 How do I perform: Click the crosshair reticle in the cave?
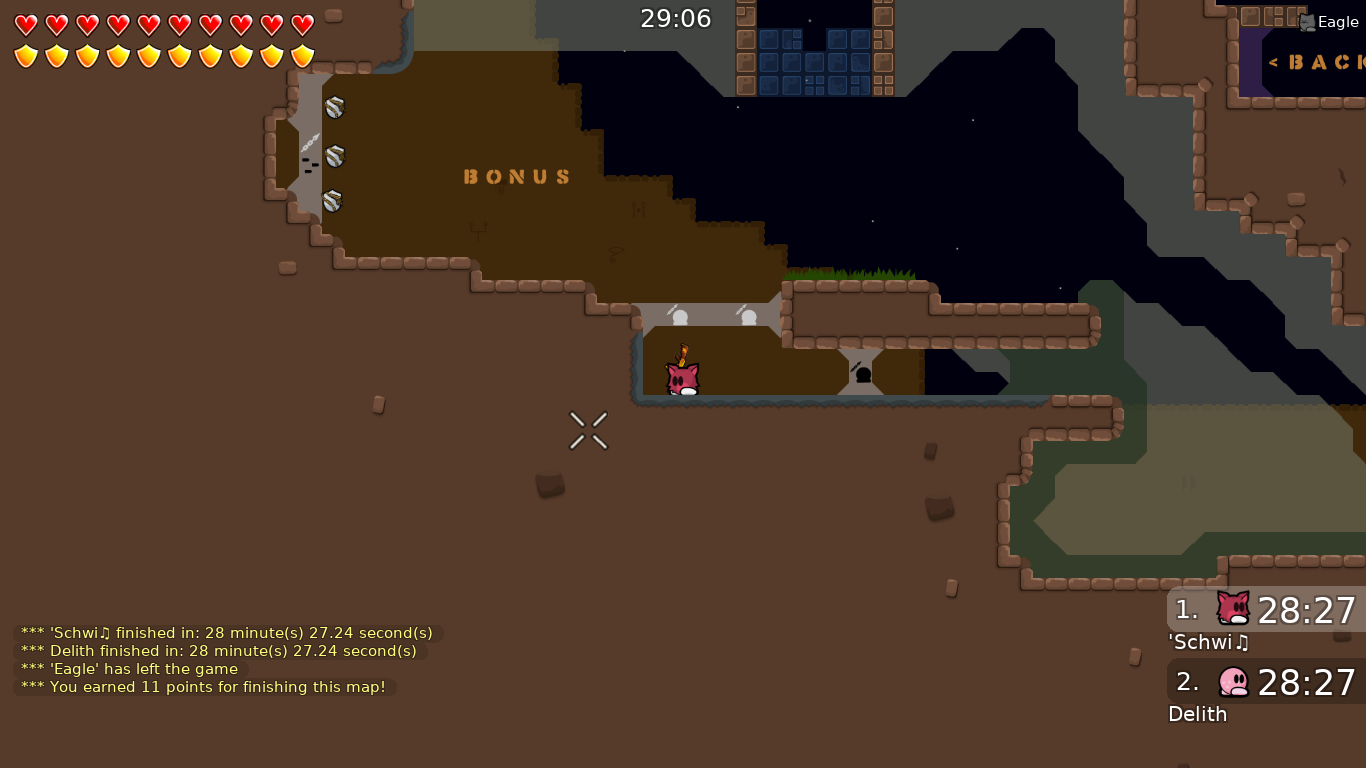pos(588,430)
